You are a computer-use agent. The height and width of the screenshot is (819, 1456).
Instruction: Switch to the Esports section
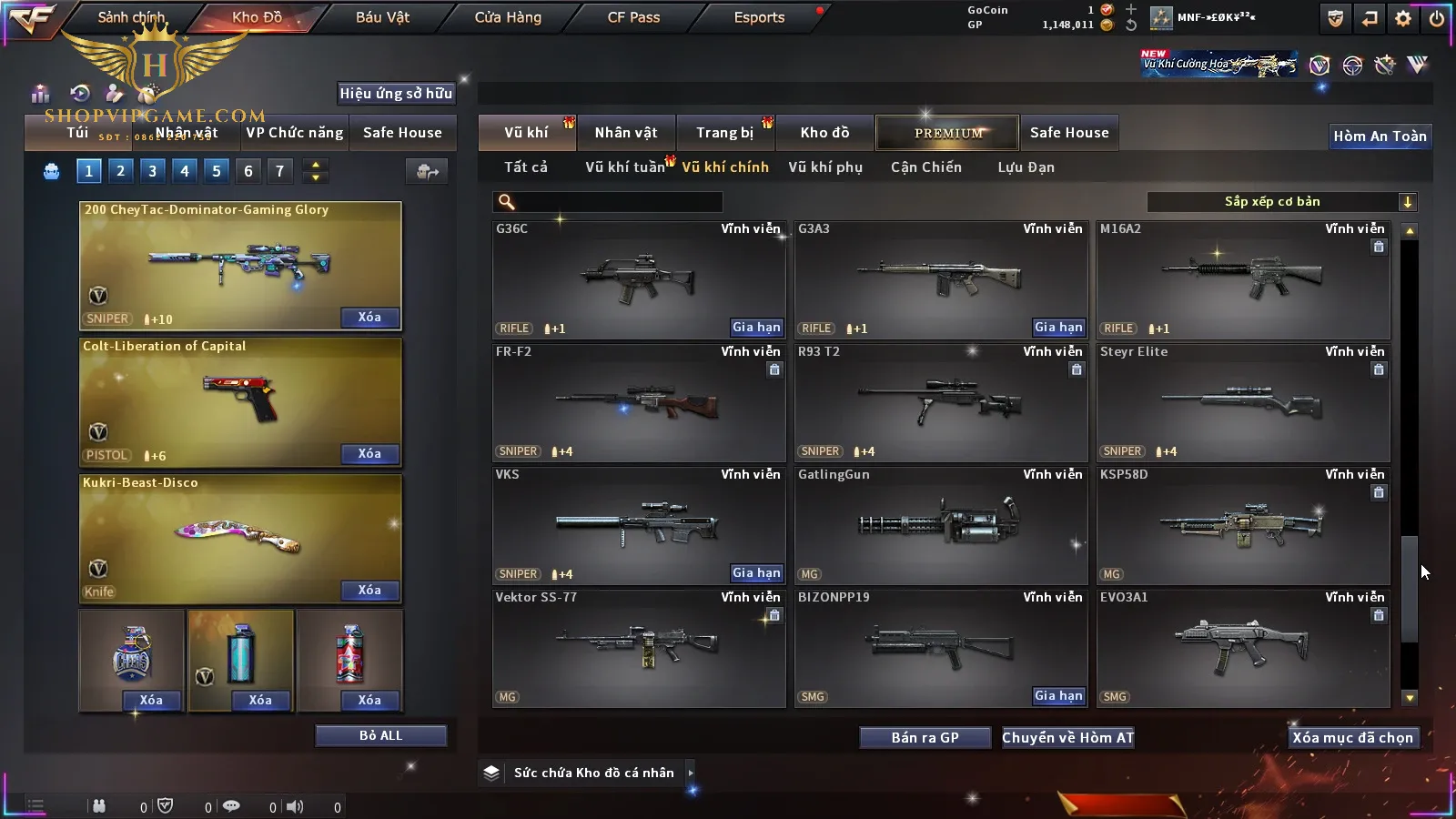pyautogui.click(x=759, y=17)
